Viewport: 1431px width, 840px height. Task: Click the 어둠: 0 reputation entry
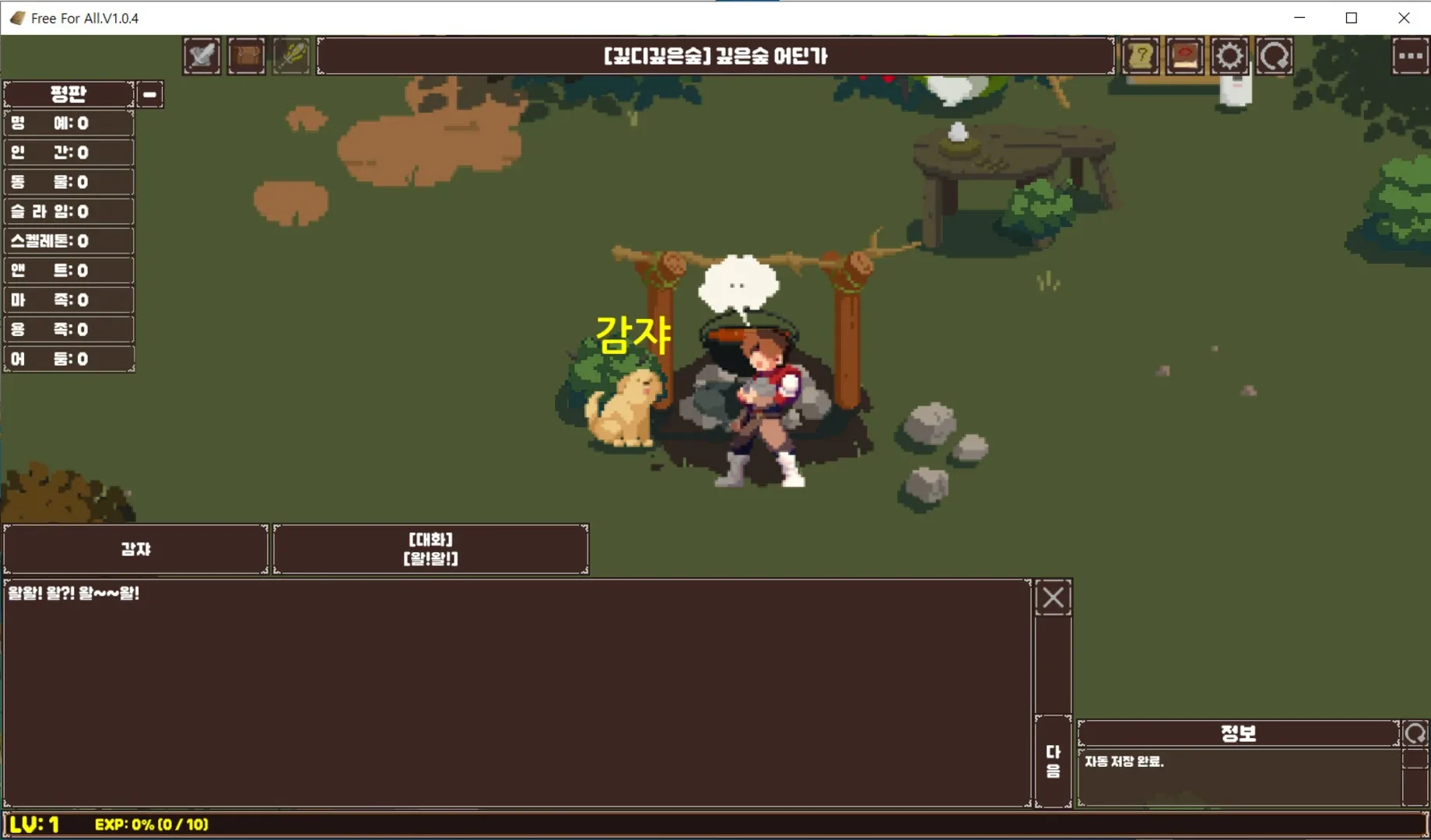68,358
